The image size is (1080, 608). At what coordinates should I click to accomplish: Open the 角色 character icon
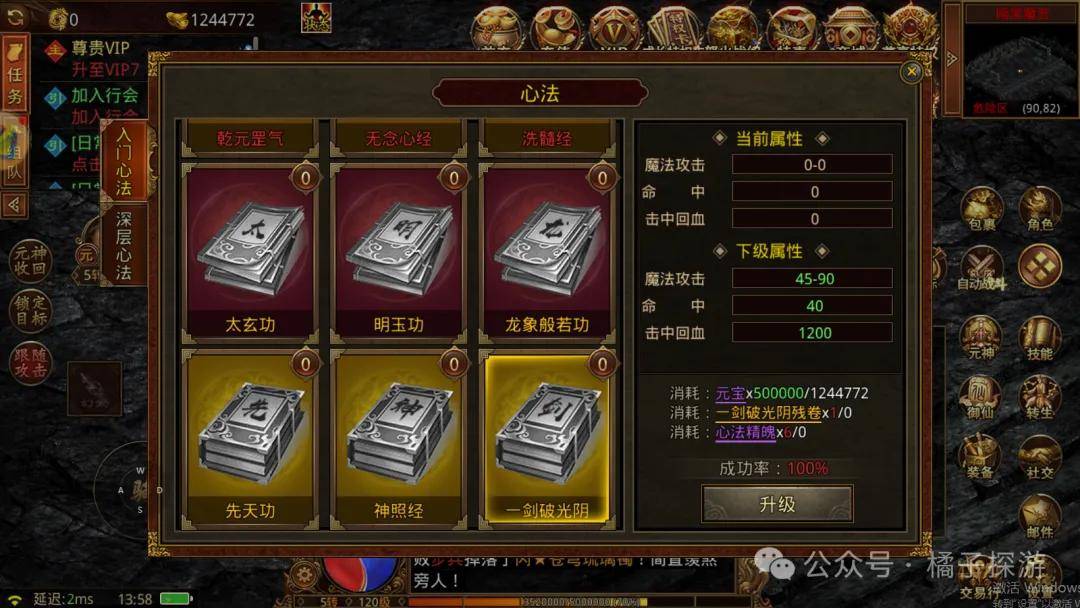(x=1040, y=210)
